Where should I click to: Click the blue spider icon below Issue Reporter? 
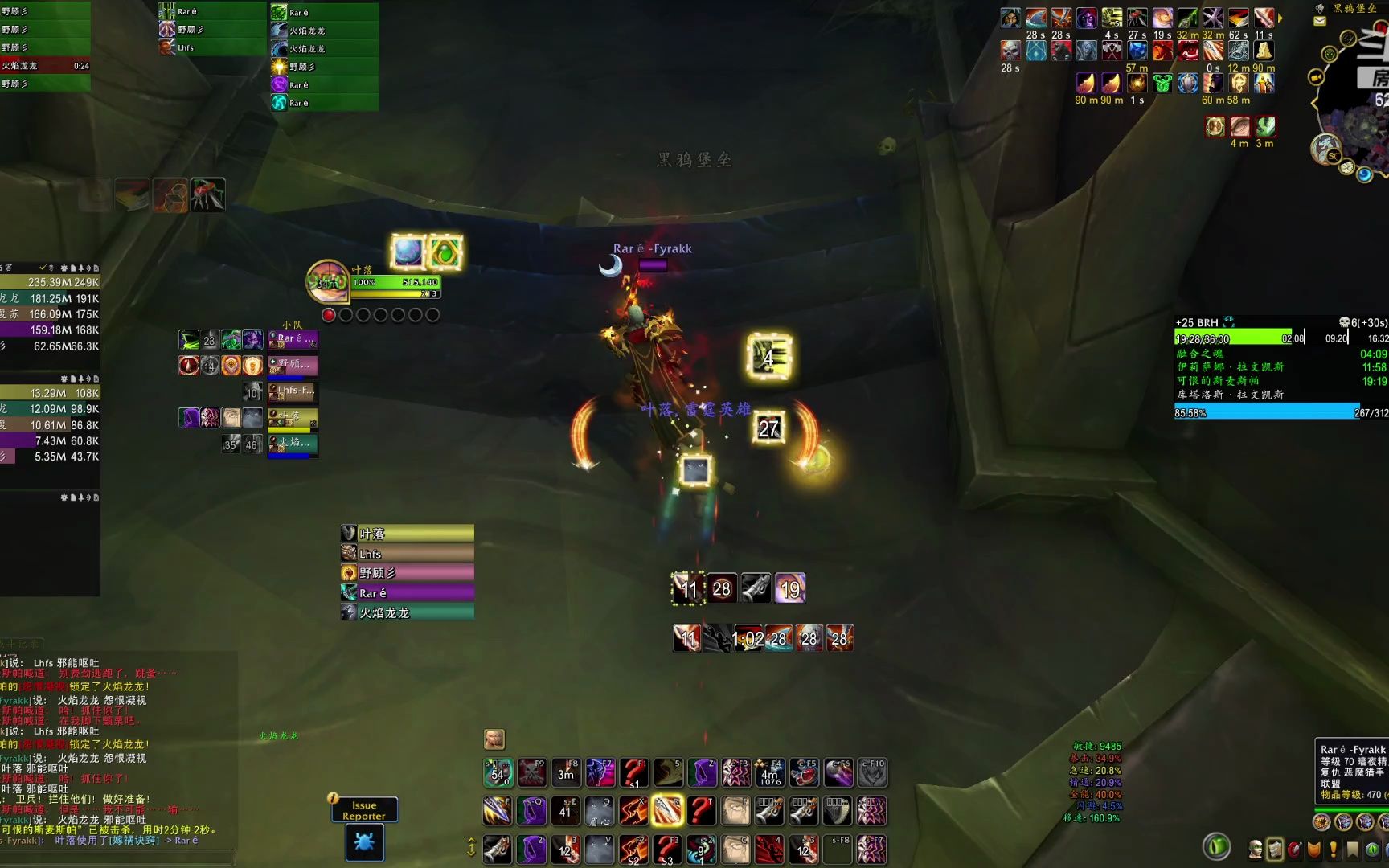point(364,842)
